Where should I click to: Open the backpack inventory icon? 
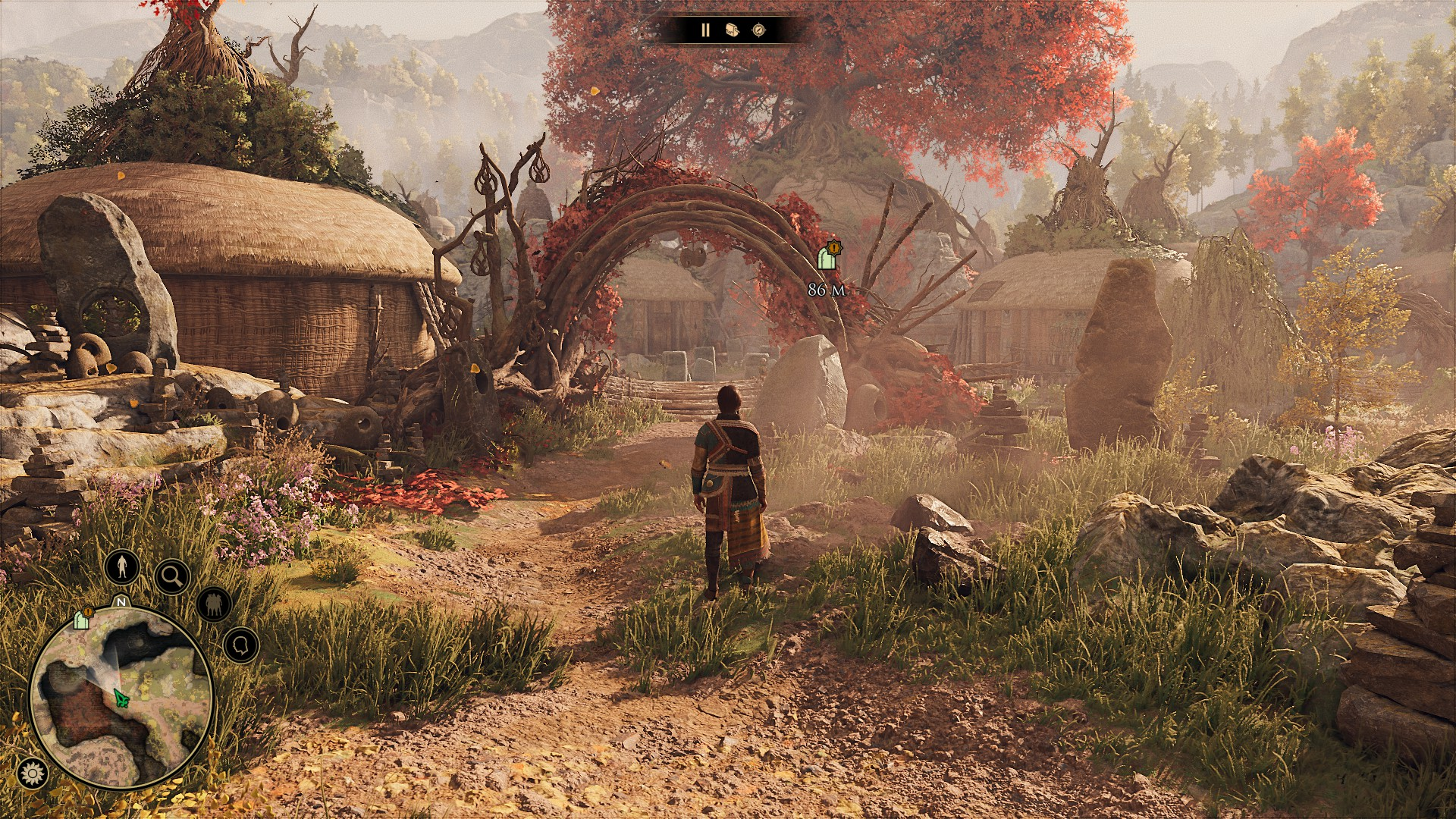[x=732, y=30]
